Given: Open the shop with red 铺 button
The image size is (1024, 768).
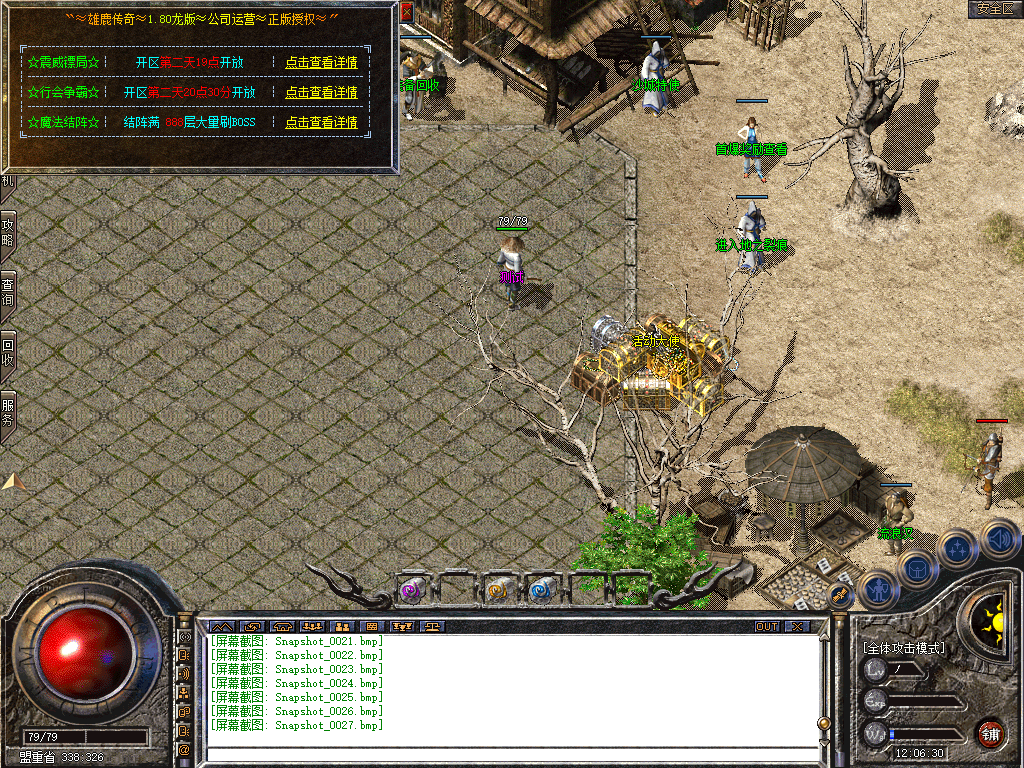Looking at the screenshot, I should [990, 732].
